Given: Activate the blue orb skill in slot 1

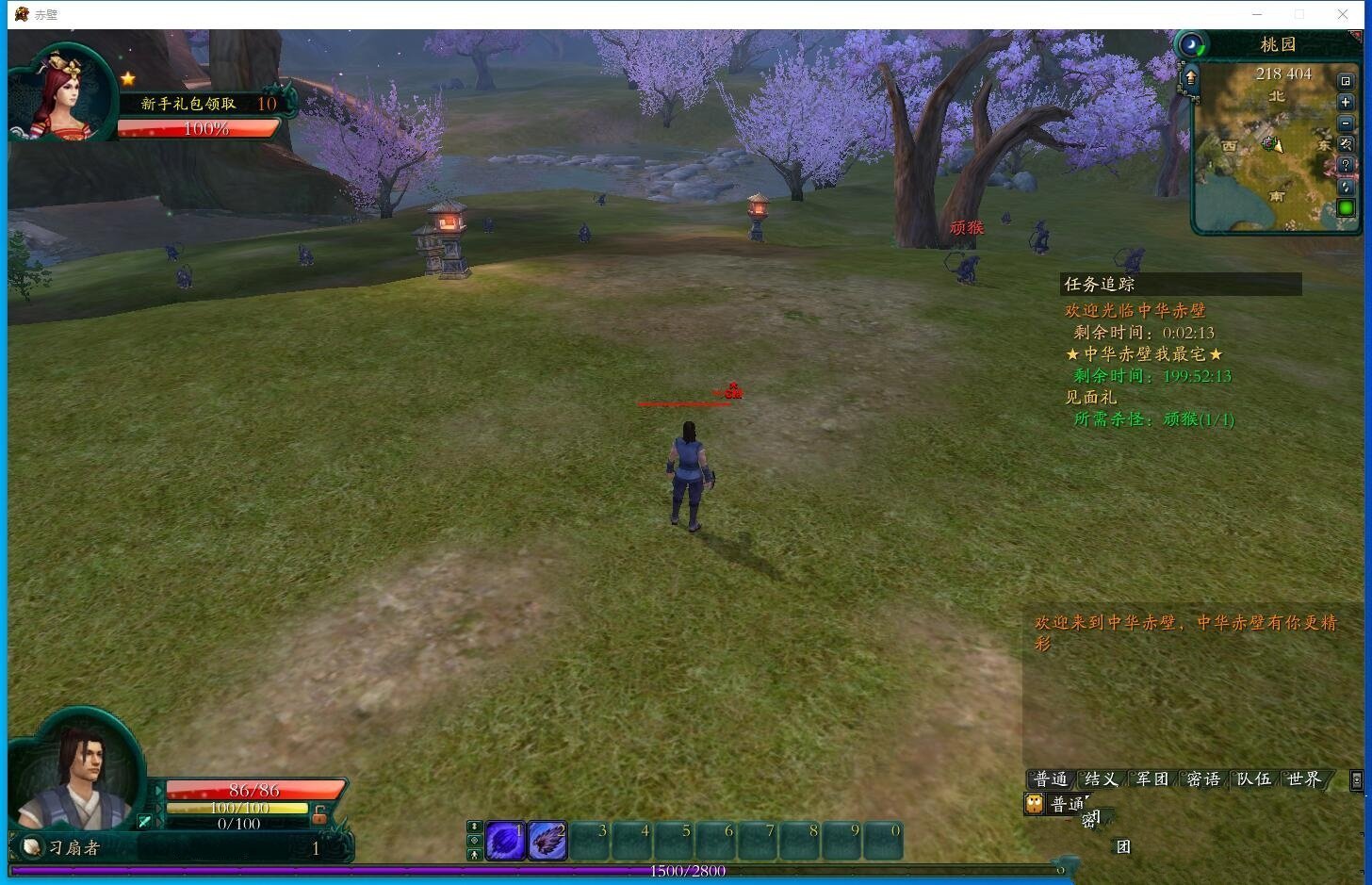Looking at the screenshot, I should 505,841.
